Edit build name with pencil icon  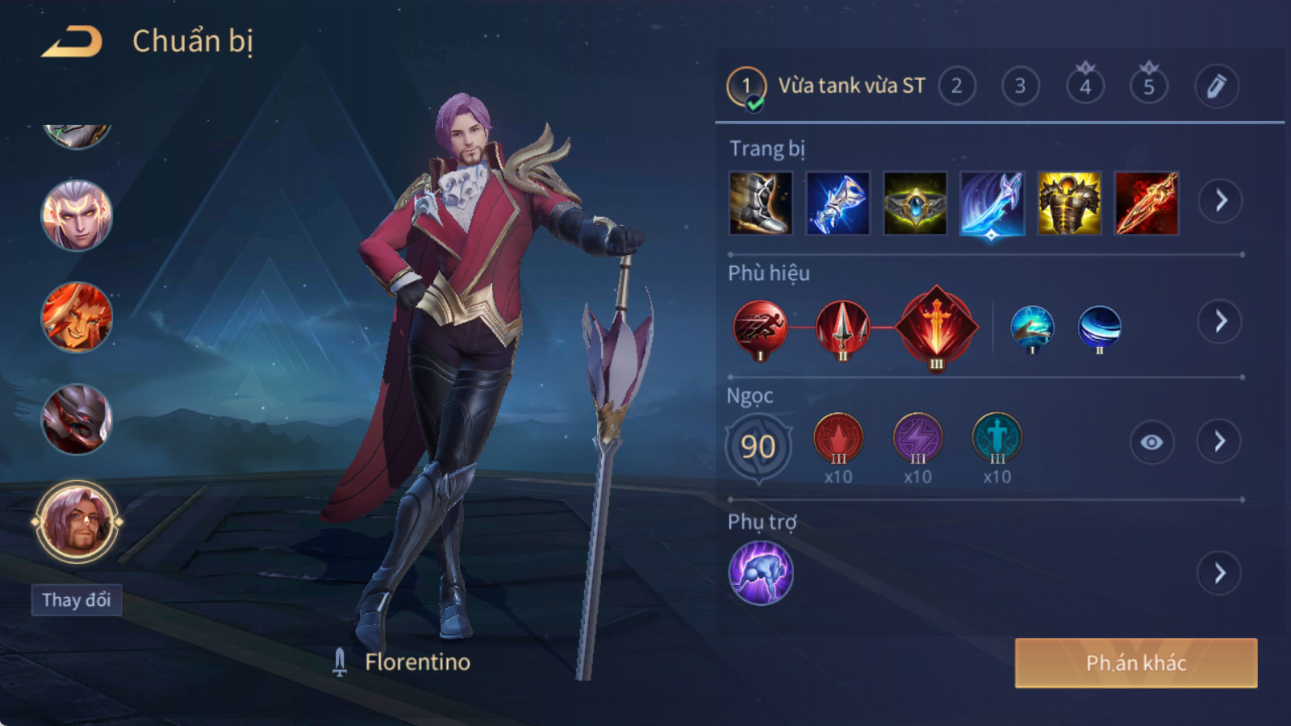click(x=1216, y=87)
